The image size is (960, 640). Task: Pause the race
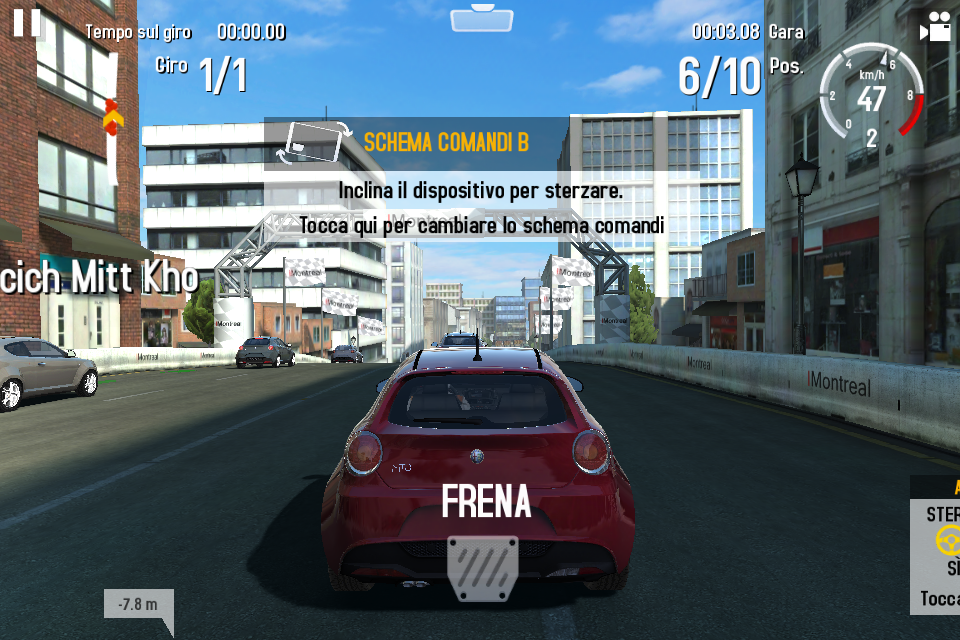(27, 22)
